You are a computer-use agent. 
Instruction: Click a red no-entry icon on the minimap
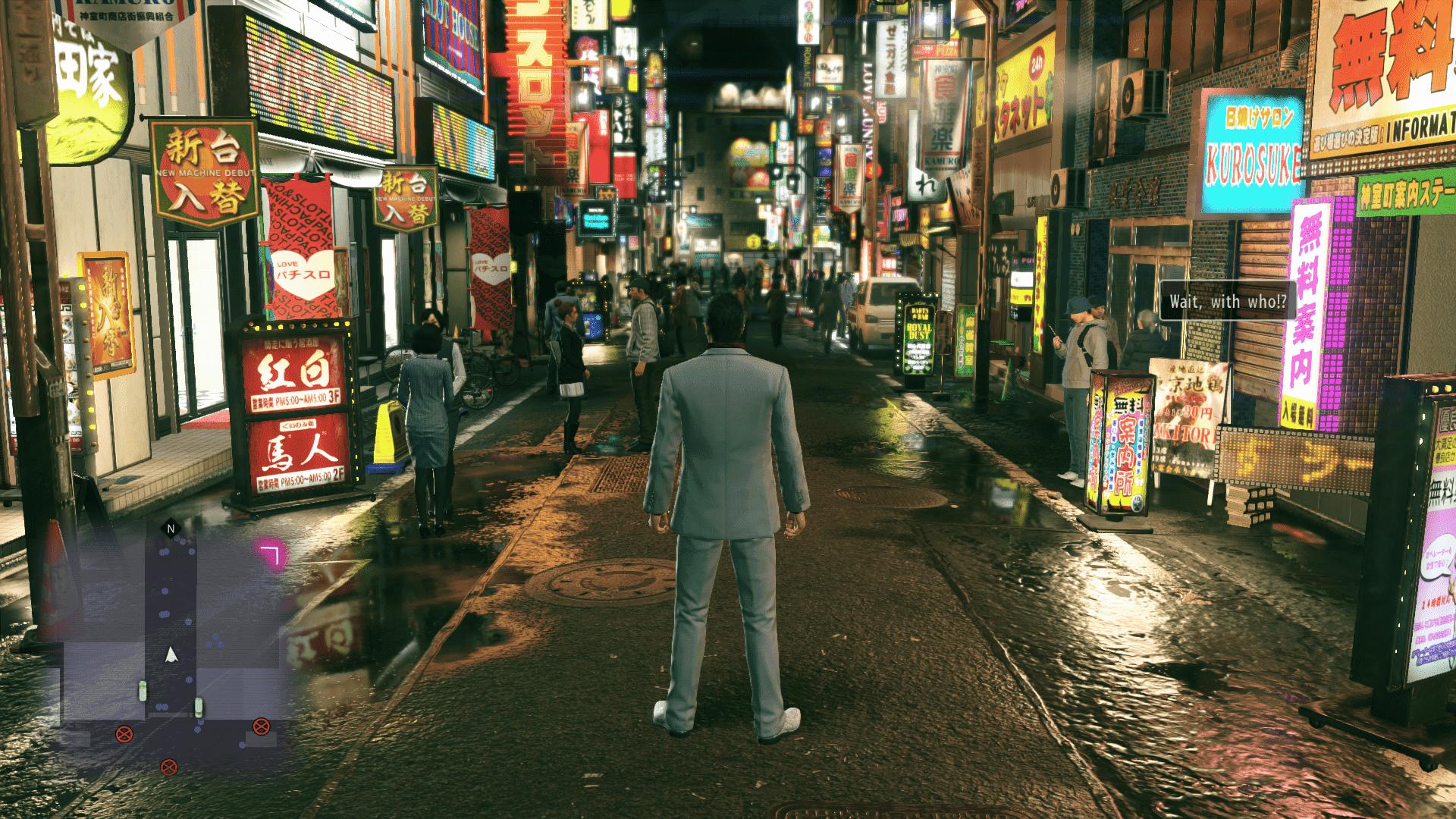pos(125,733)
